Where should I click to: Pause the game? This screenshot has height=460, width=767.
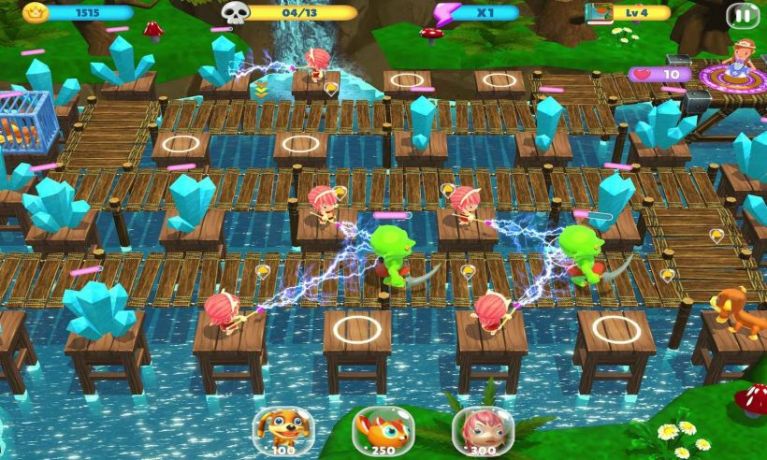742,15
